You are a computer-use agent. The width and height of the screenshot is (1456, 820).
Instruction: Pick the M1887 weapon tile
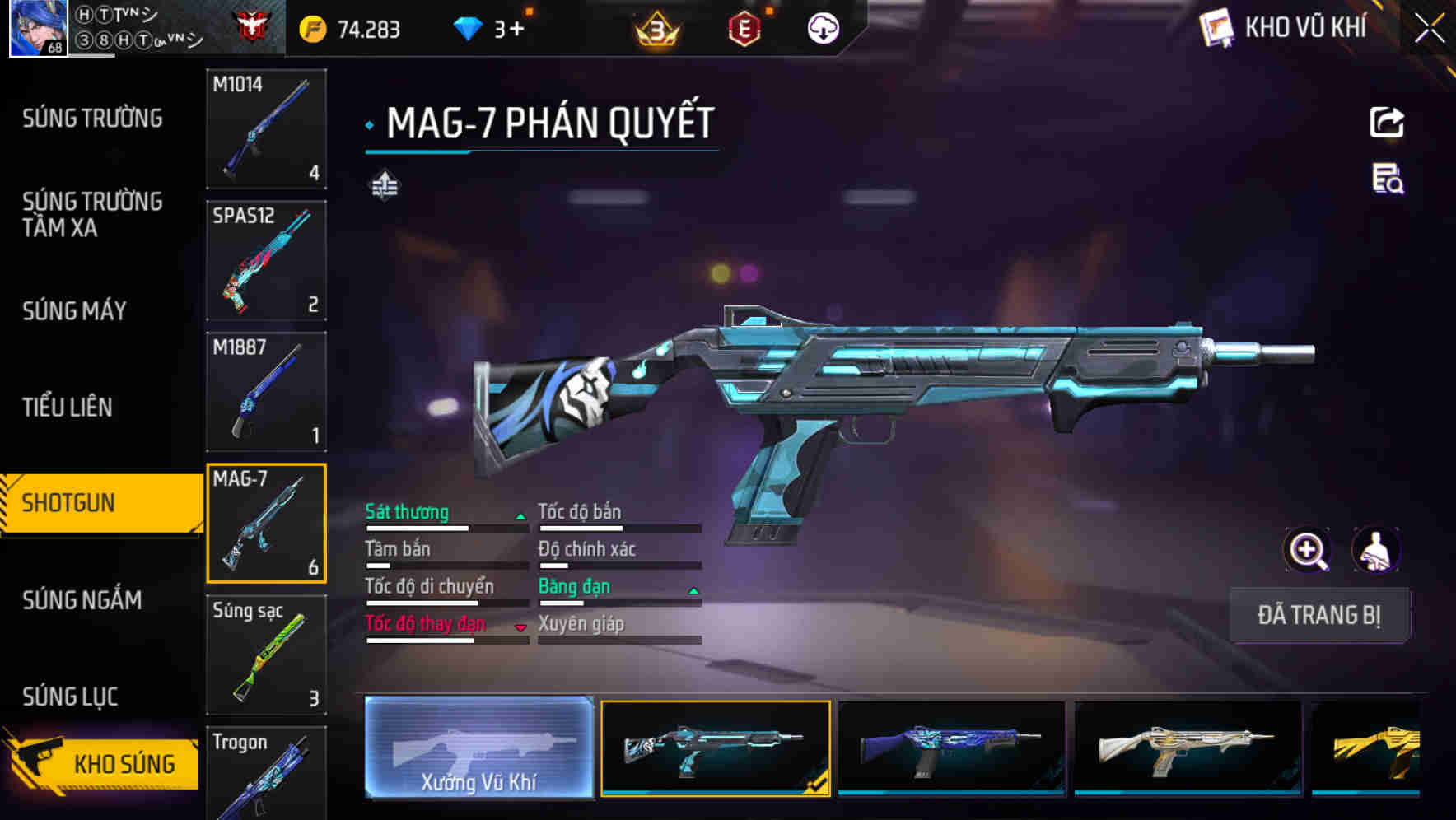[x=266, y=392]
